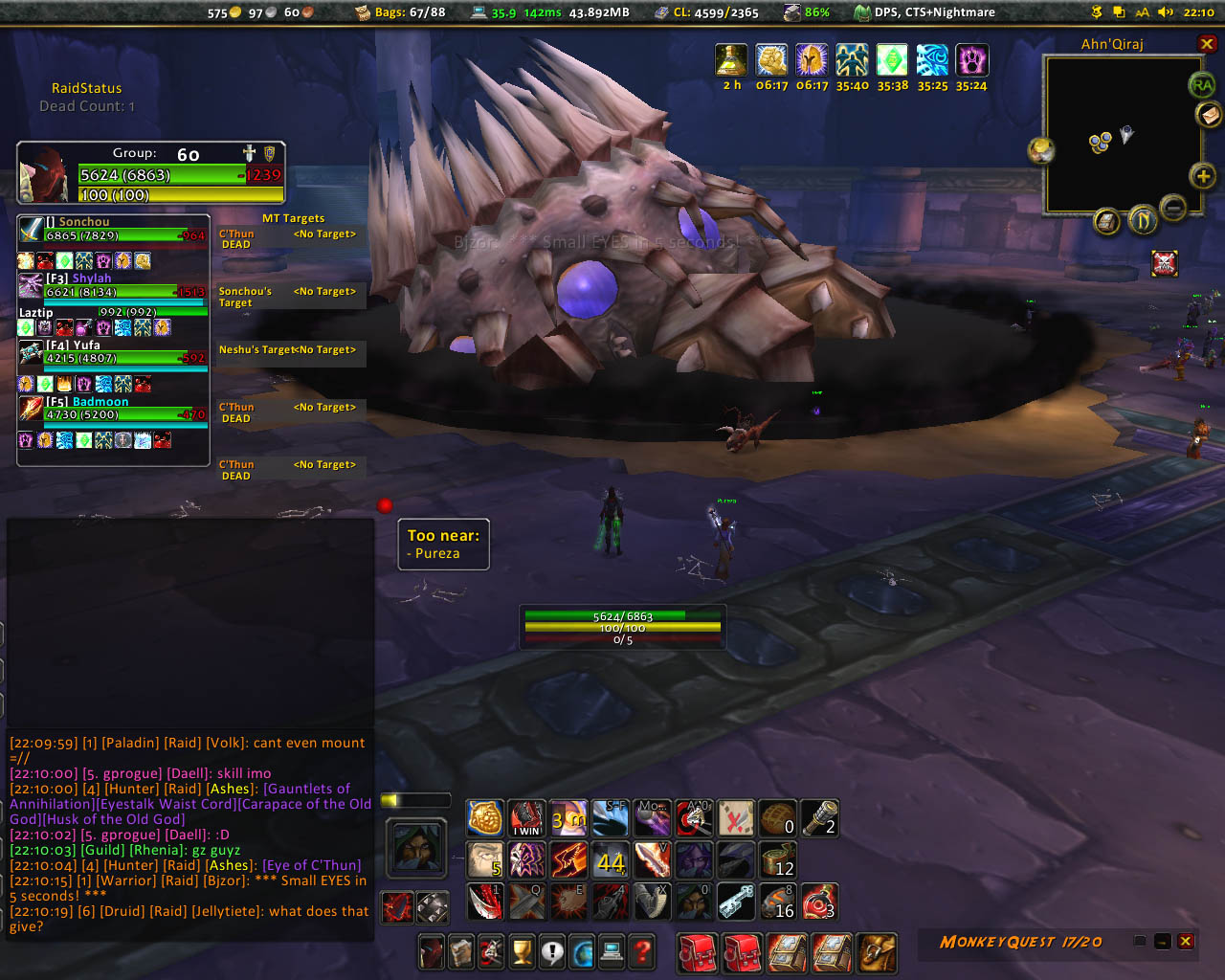Zoom in on the minimap
The image size is (1225, 980).
[x=1203, y=176]
